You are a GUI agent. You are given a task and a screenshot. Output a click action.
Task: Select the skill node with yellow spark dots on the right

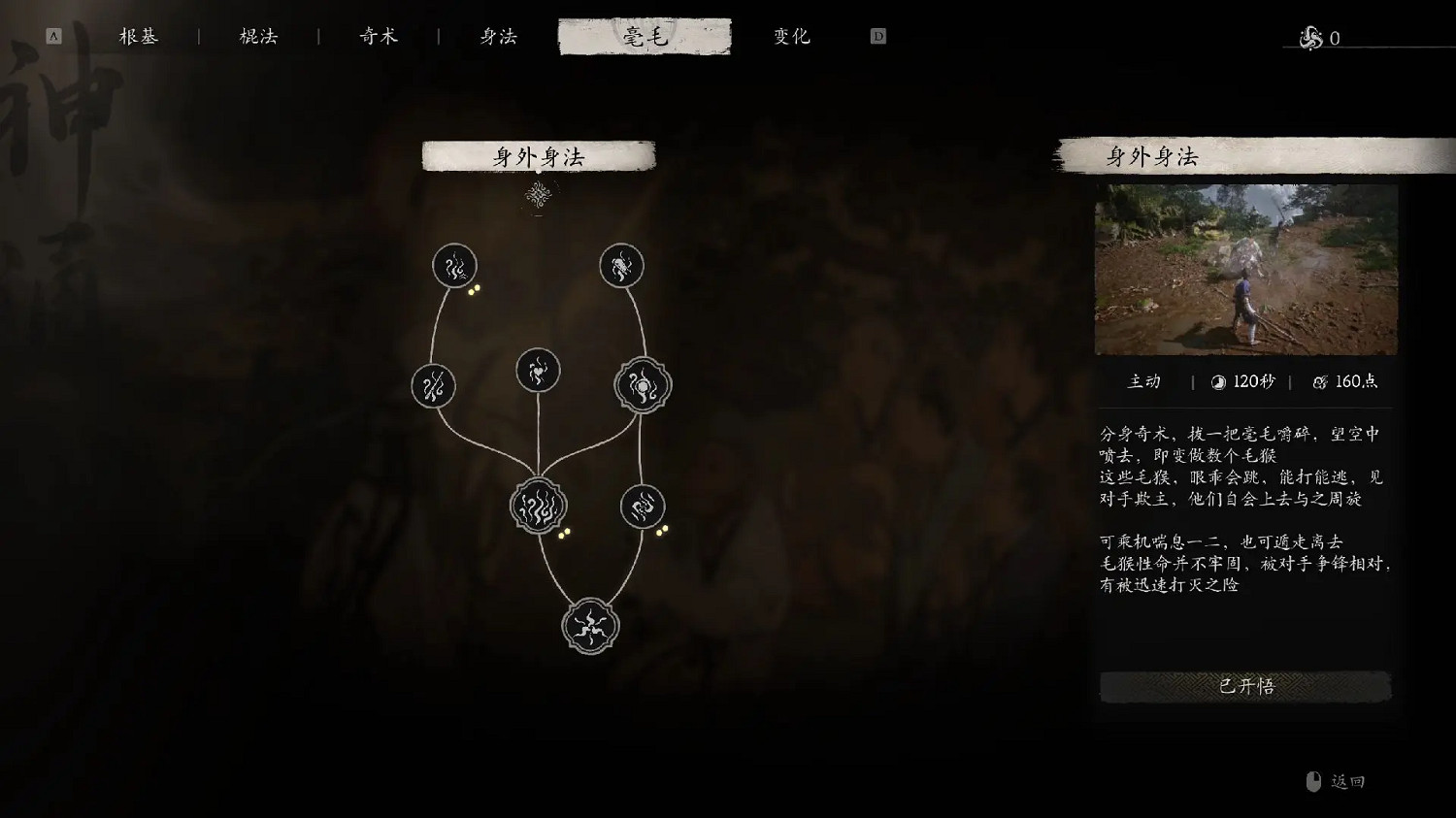coord(642,506)
